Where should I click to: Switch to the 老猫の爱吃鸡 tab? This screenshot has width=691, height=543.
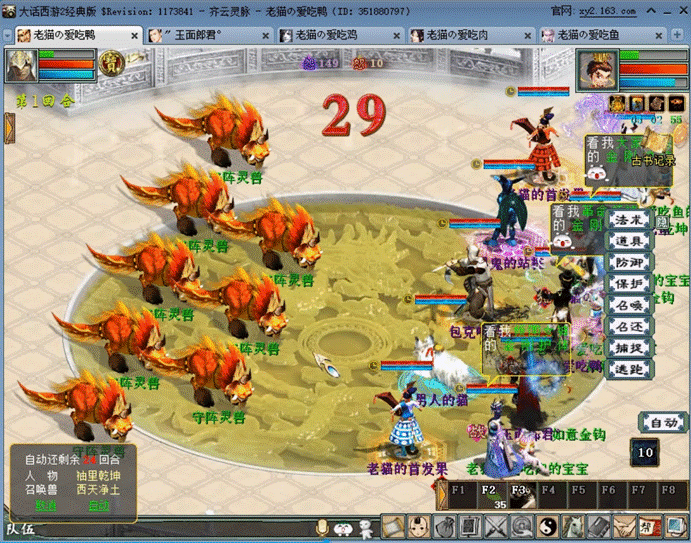(335, 35)
